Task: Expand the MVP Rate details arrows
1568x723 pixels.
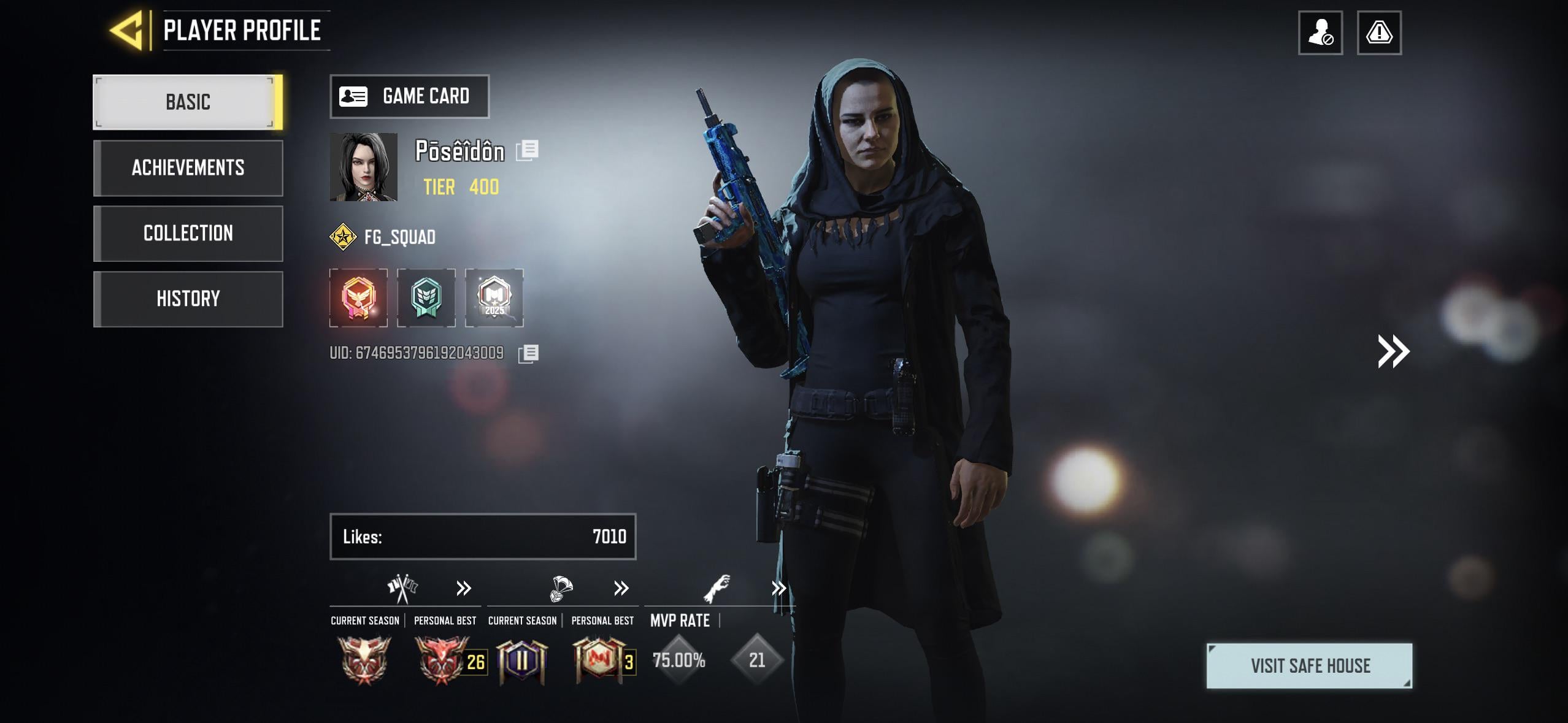Action: click(778, 589)
